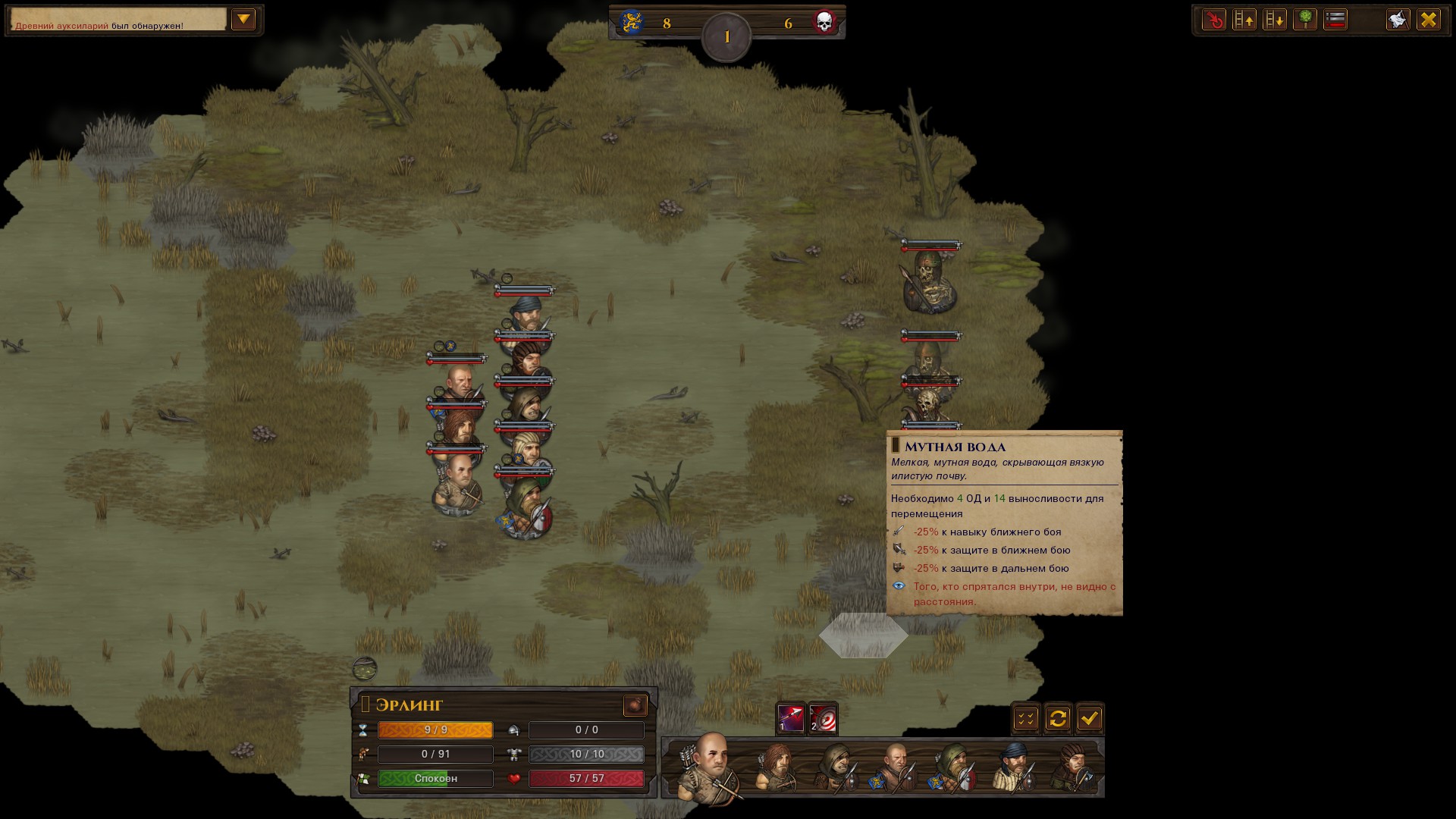This screenshot has height=819, width=1456.
Task: Click the red center-on-active-unit arrow button
Action: (1214, 20)
